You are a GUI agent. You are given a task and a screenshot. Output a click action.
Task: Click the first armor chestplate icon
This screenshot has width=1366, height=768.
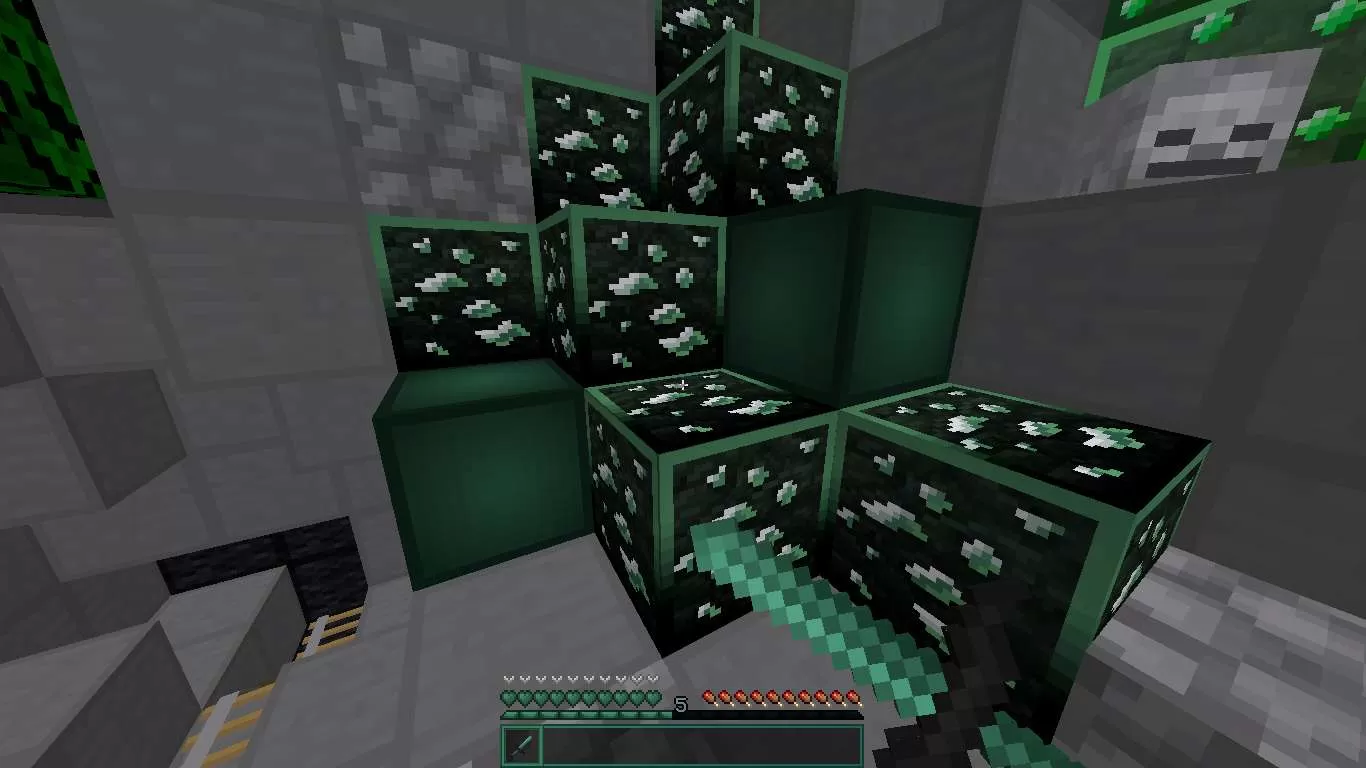(507, 678)
